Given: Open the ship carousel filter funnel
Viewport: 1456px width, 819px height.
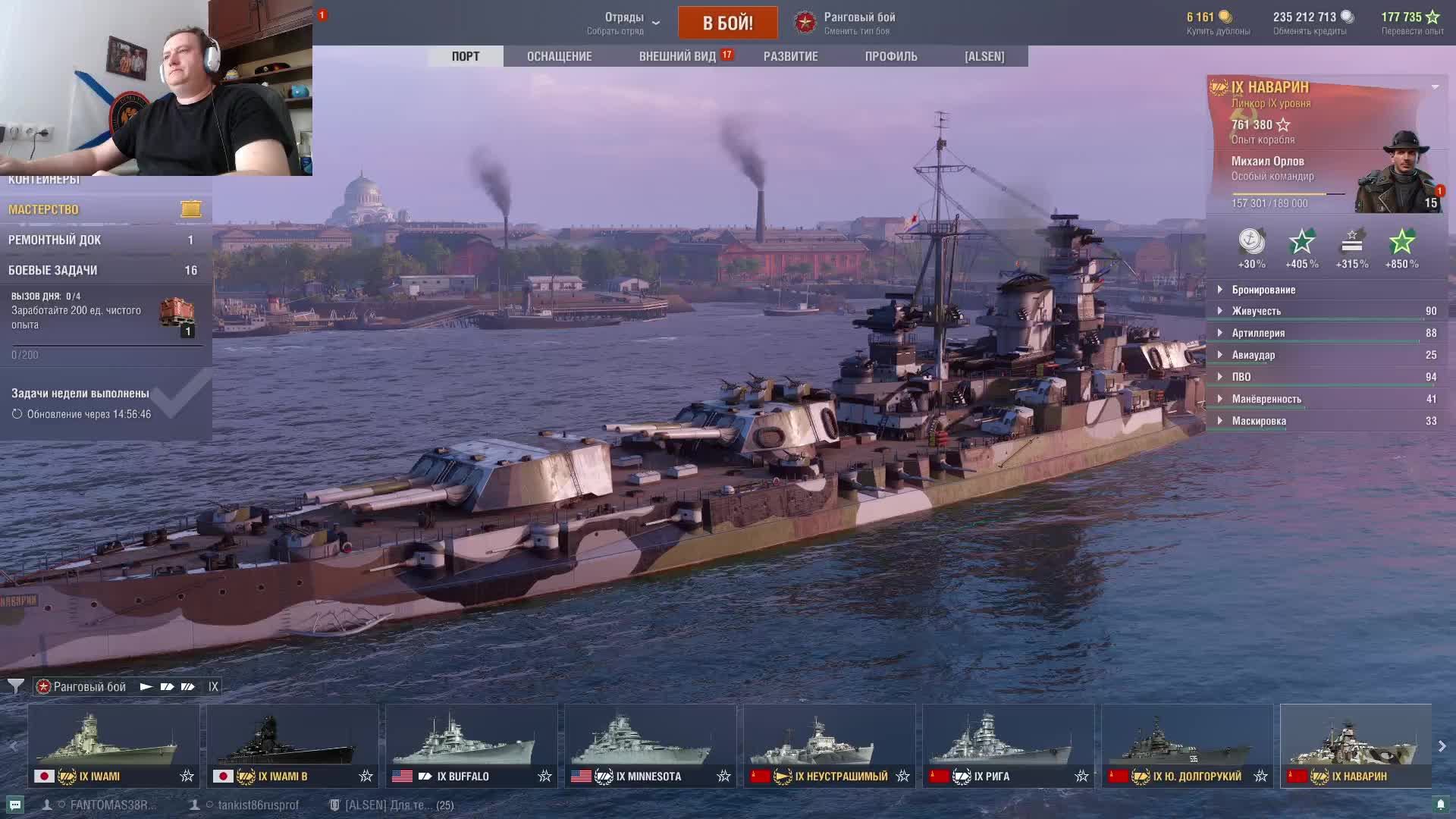Looking at the screenshot, I should pyautogui.click(x=15, y=686).
